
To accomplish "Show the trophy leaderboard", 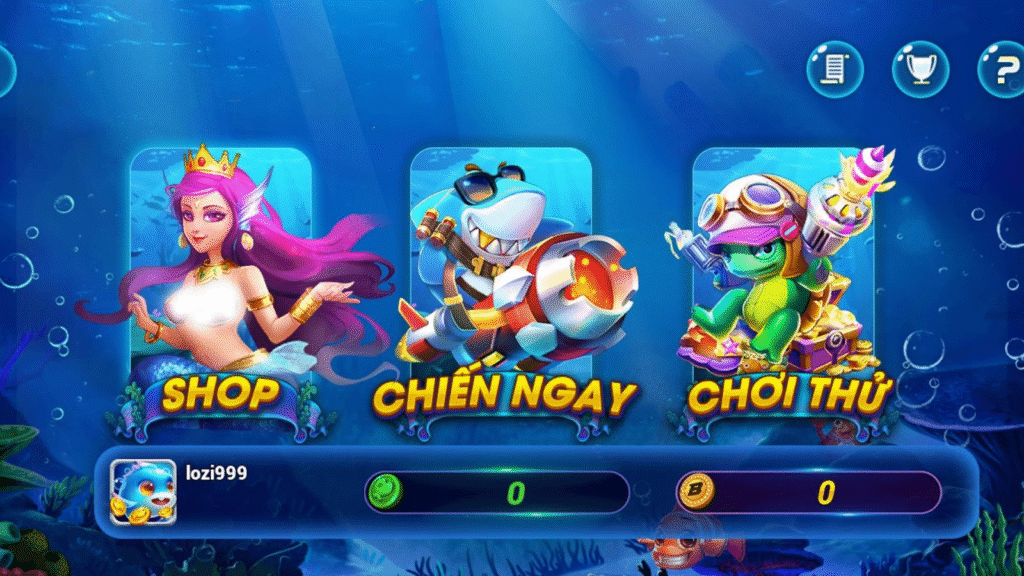I will tap(920, 69).
